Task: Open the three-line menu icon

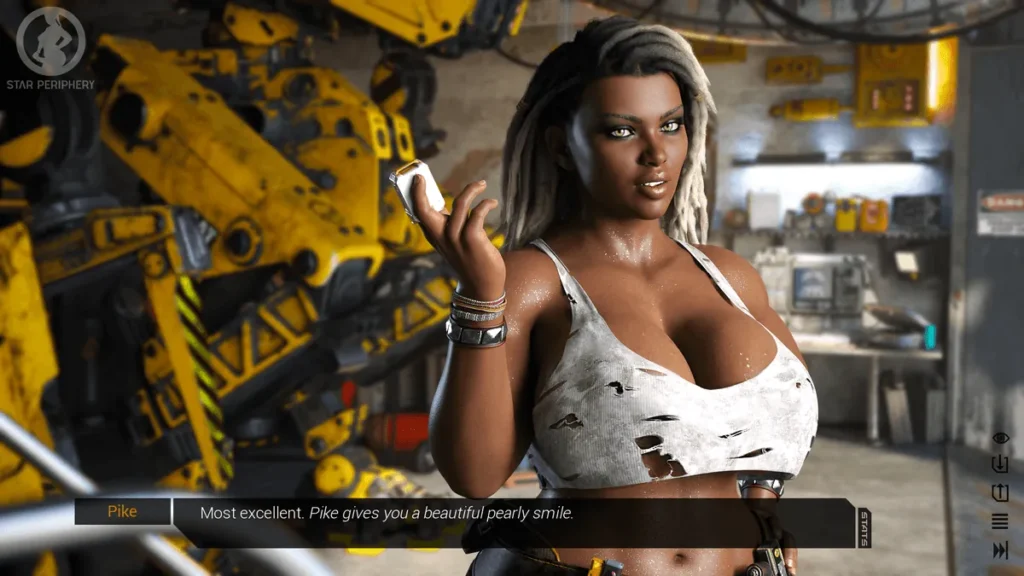Action: click(1000, 521)
